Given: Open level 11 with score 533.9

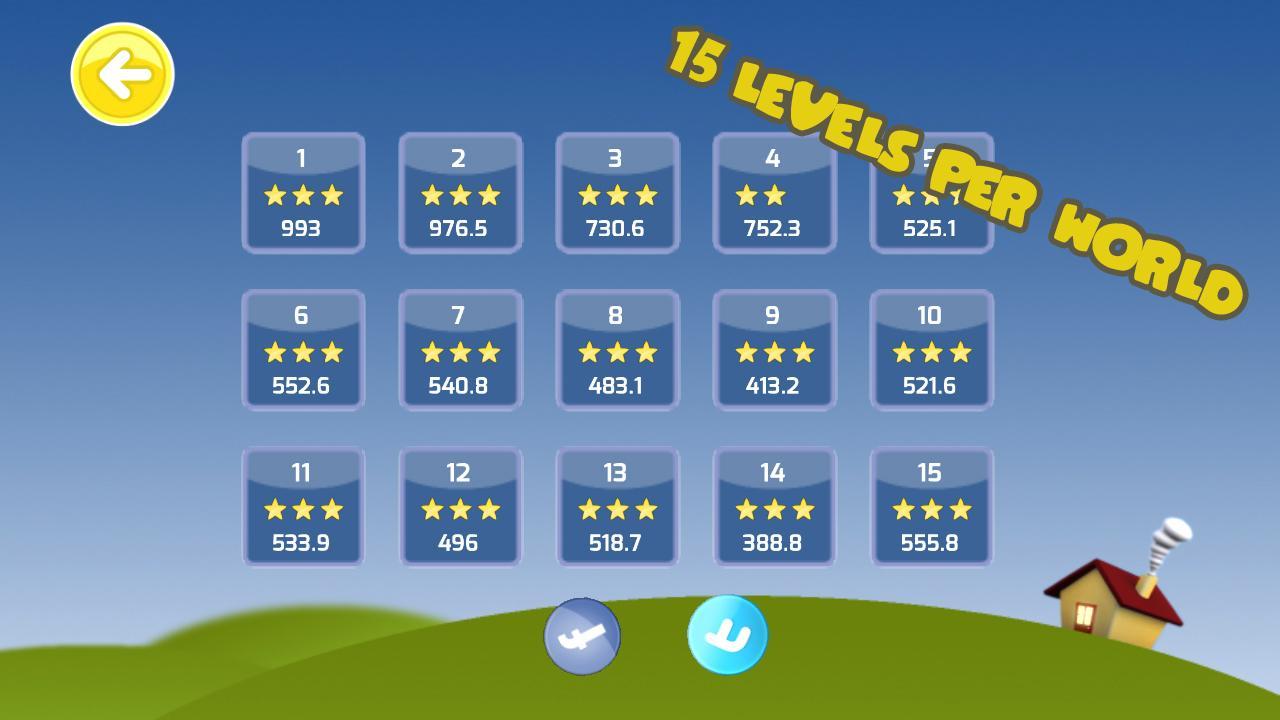Looking at the screenshot, I should pos(303,507).
